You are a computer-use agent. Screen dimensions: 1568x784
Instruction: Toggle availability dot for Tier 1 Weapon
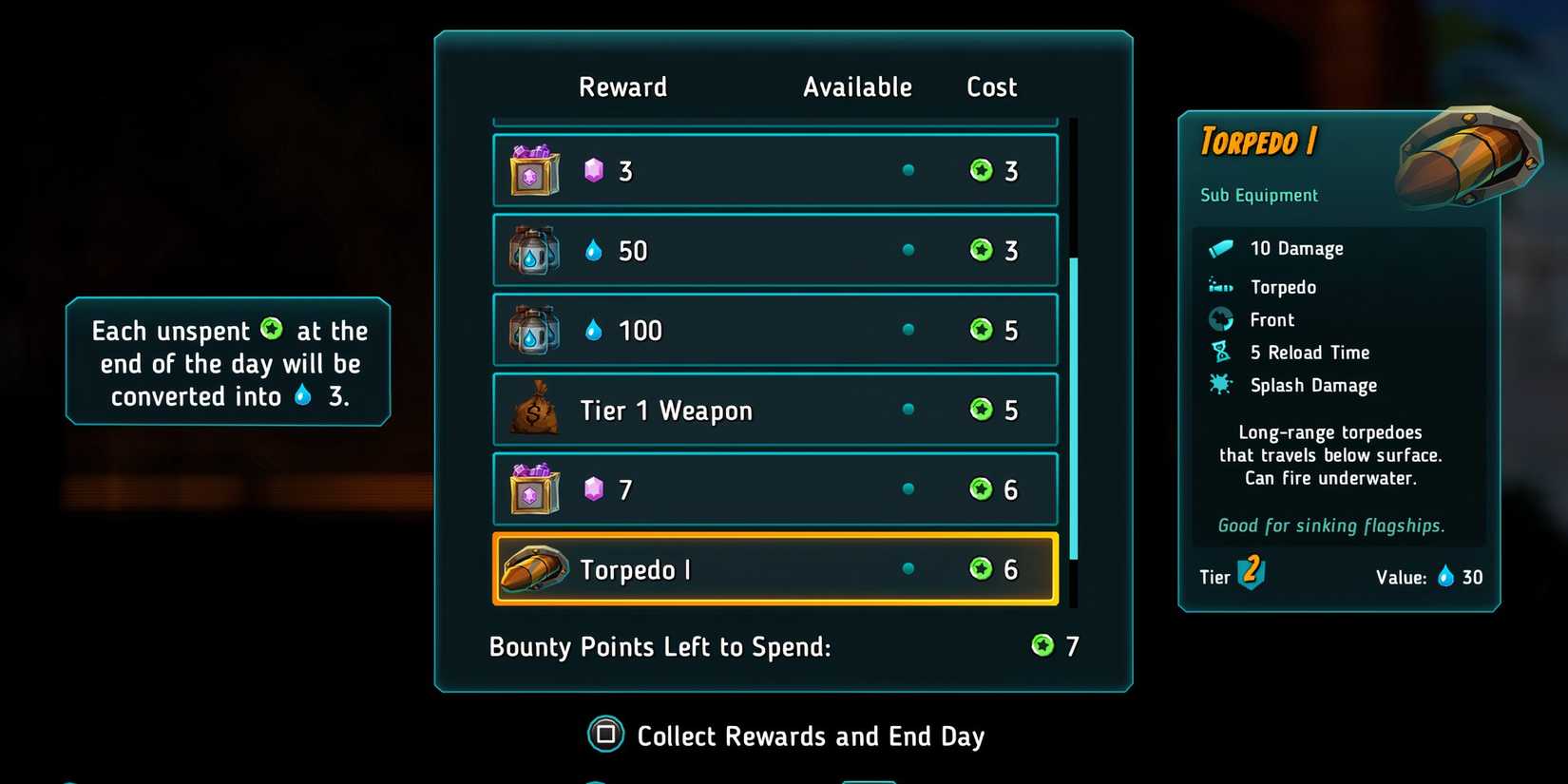pos(908,410)
